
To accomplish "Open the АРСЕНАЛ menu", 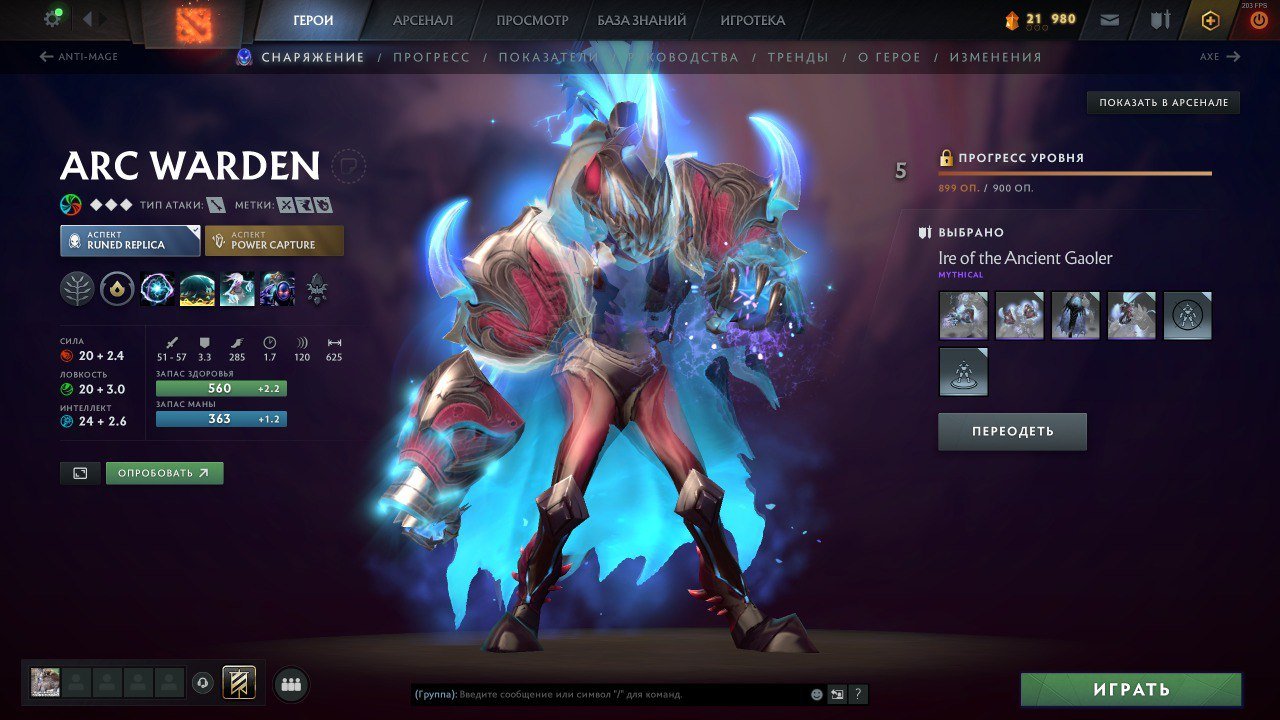I will (x=421, y=19).
